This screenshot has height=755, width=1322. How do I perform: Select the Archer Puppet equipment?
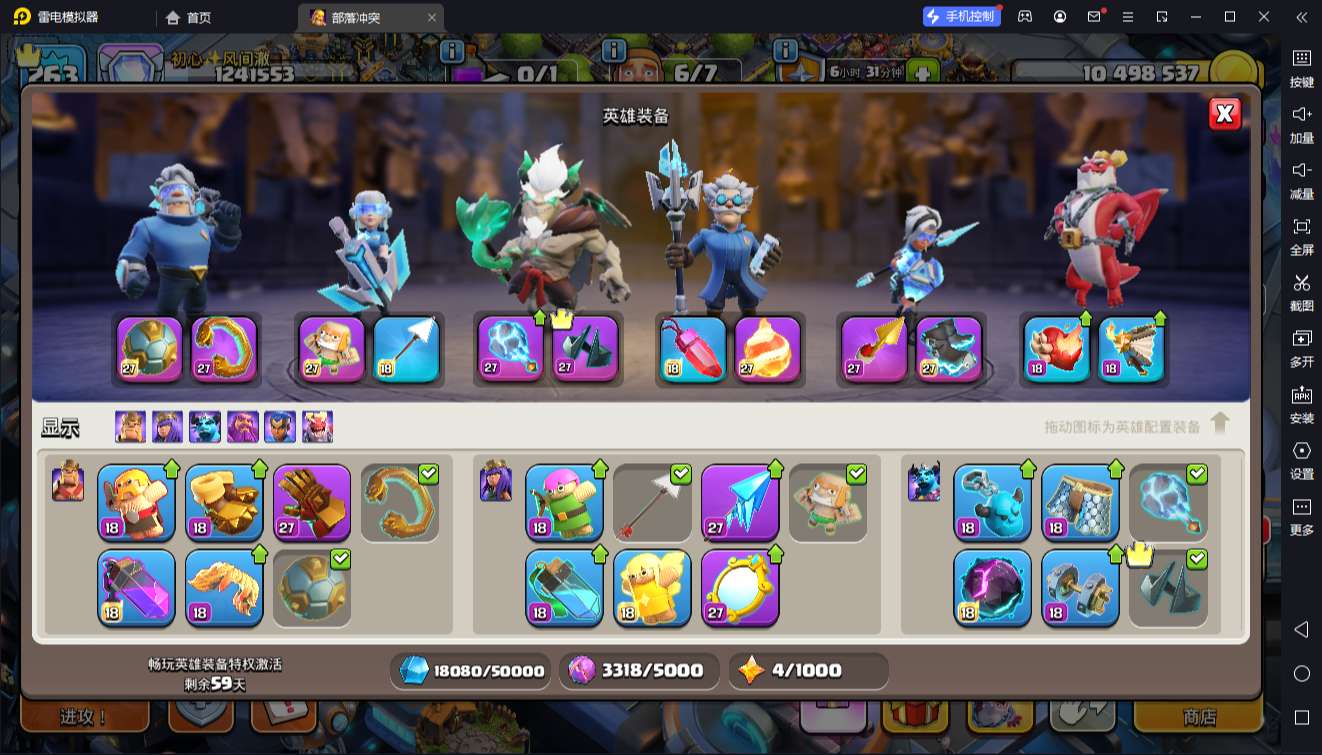(x=564, y=502)
